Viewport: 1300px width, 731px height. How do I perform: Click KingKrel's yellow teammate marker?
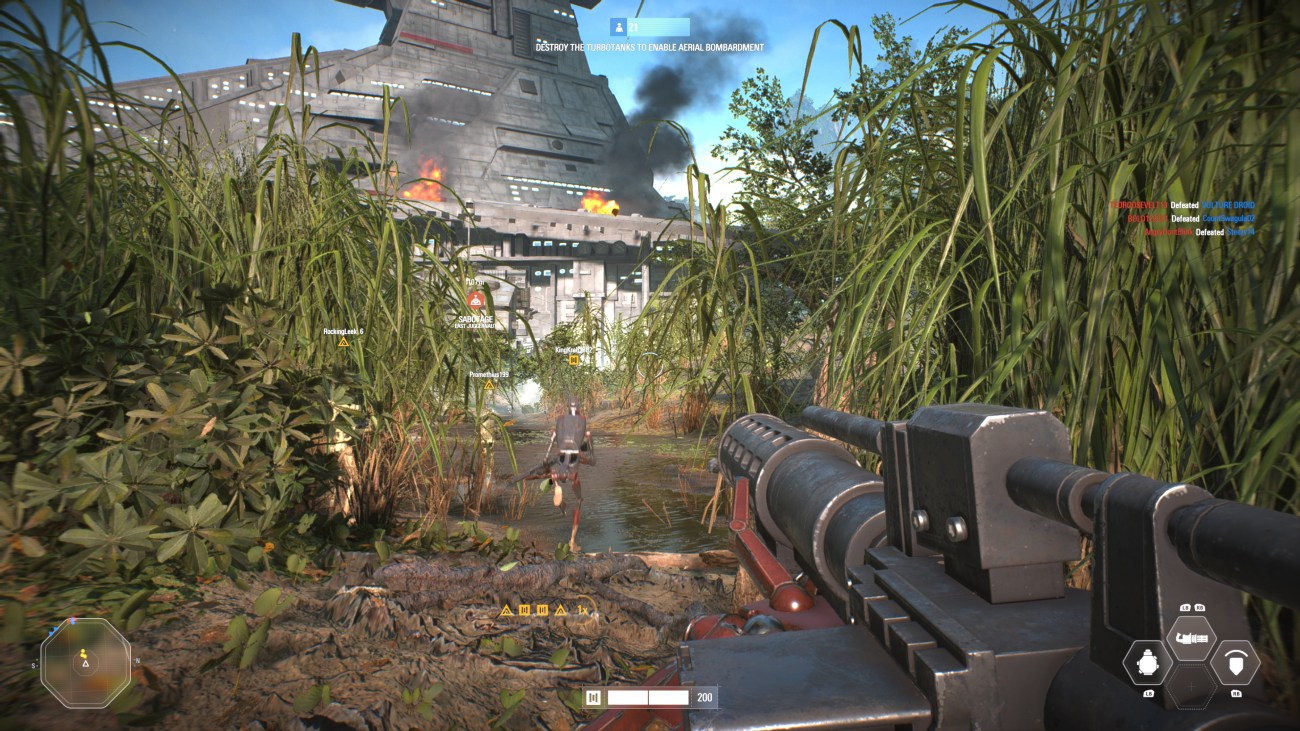click(574, 360)
